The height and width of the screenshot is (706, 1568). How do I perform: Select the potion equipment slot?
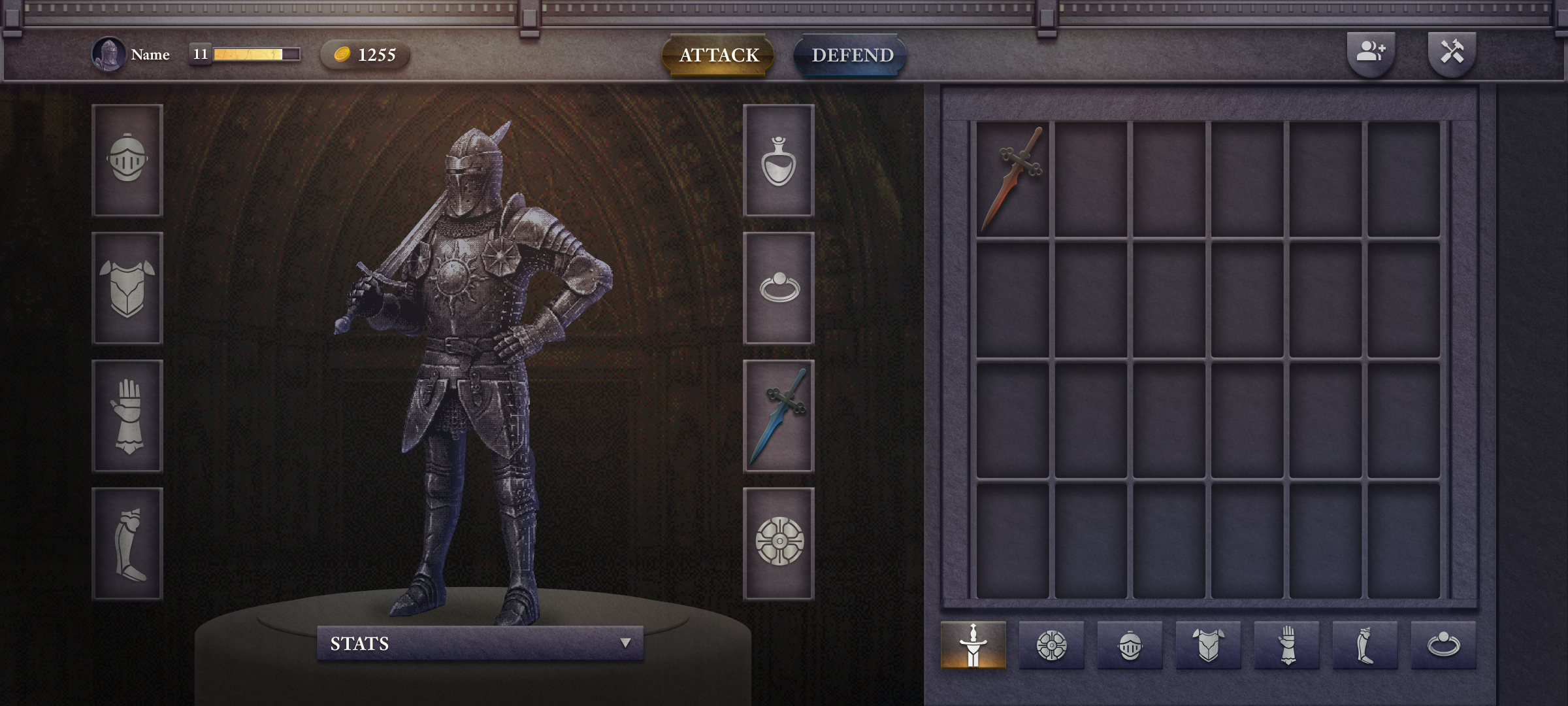779,160
